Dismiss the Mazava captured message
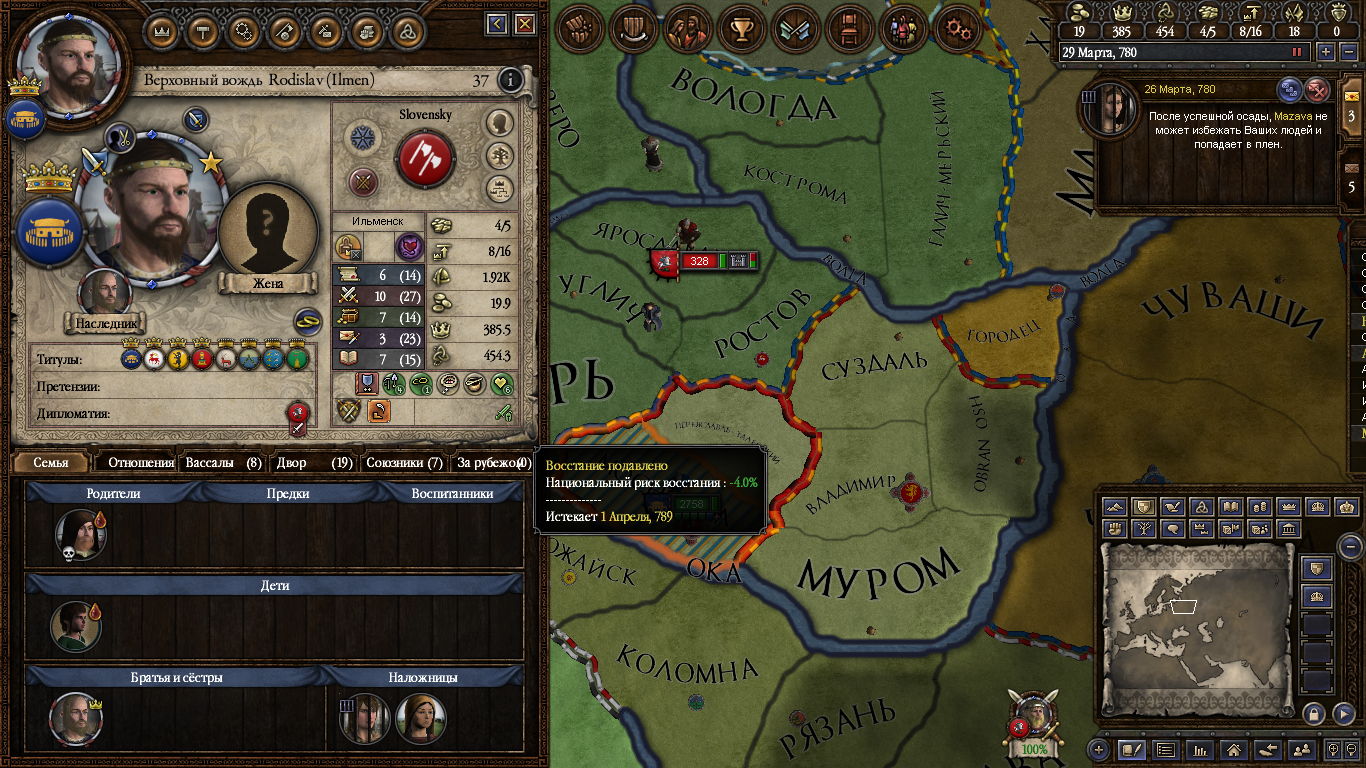 [1319, 90]
